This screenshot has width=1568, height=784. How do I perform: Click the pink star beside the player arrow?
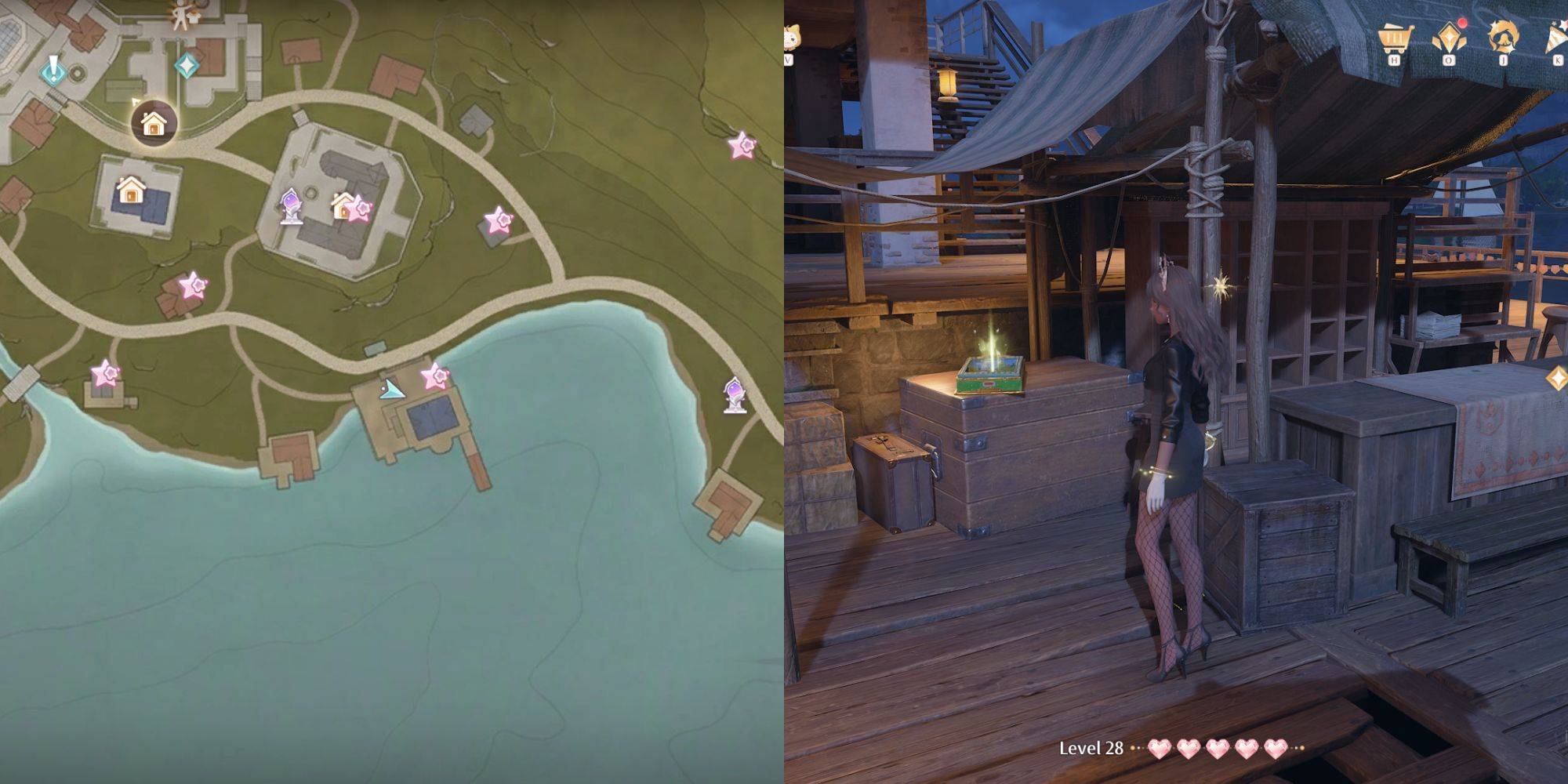pos(434,377)
